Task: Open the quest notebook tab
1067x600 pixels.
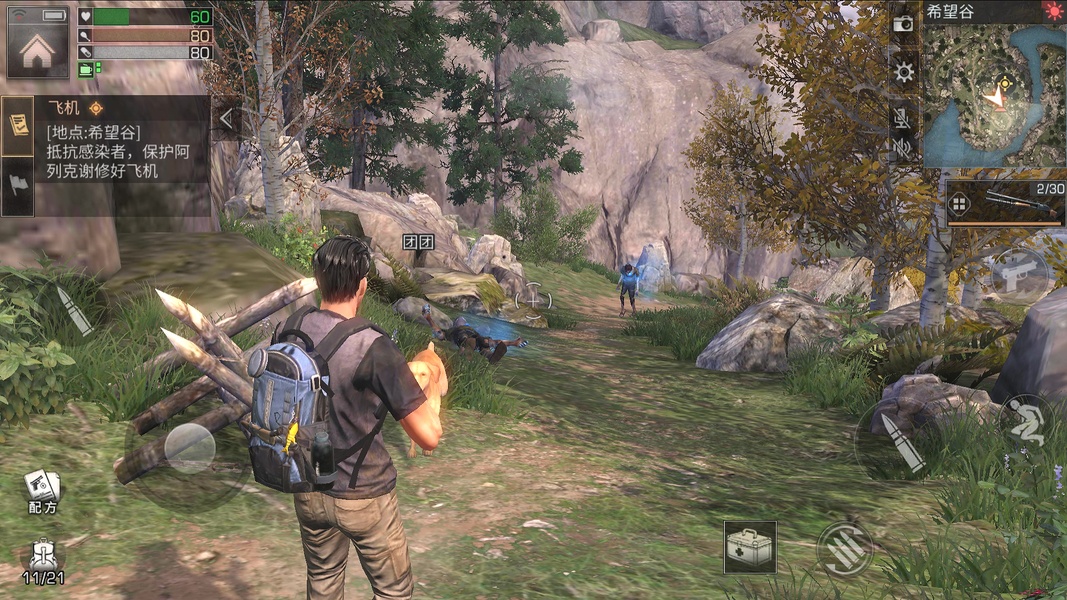Action: [18, 125]
